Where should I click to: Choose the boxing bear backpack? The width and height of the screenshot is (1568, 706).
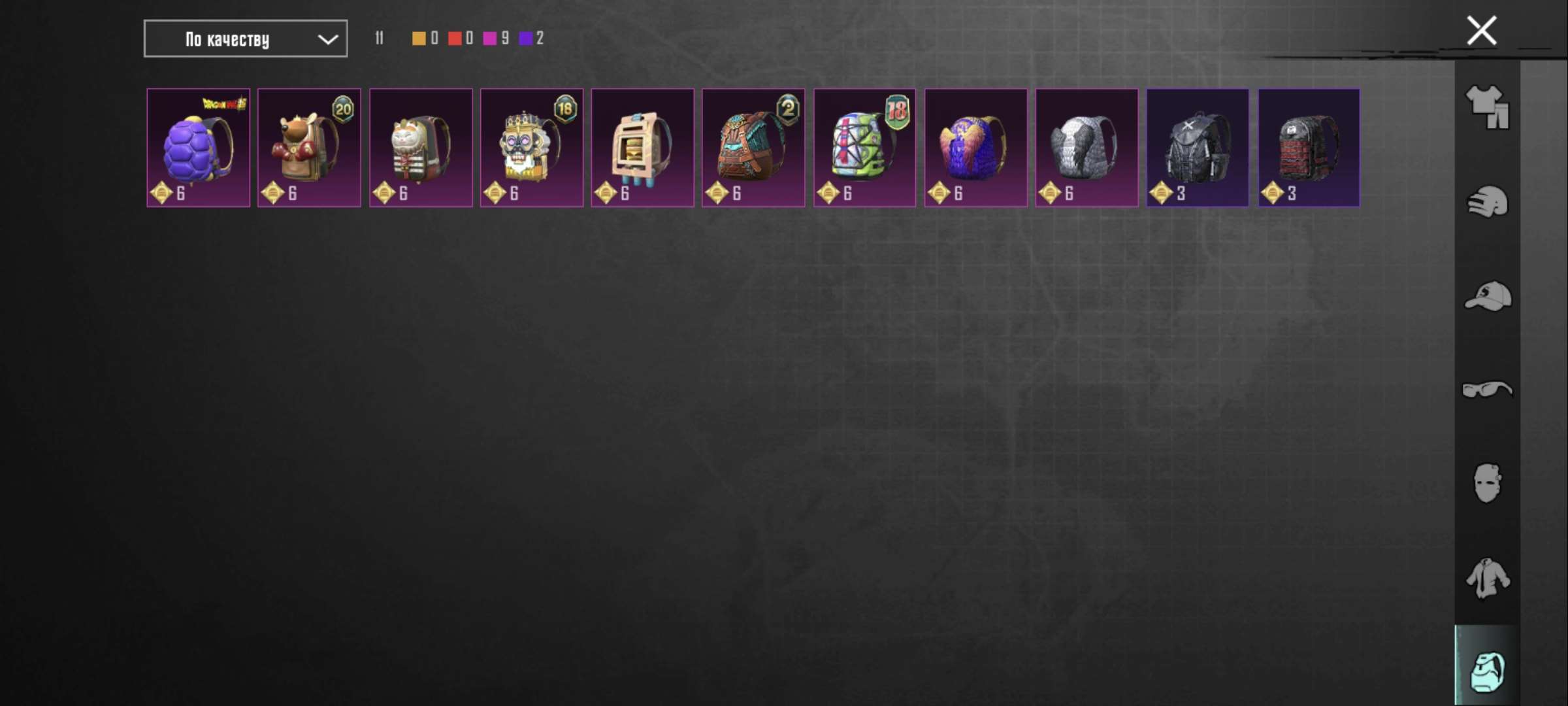[x=309, y=148]
